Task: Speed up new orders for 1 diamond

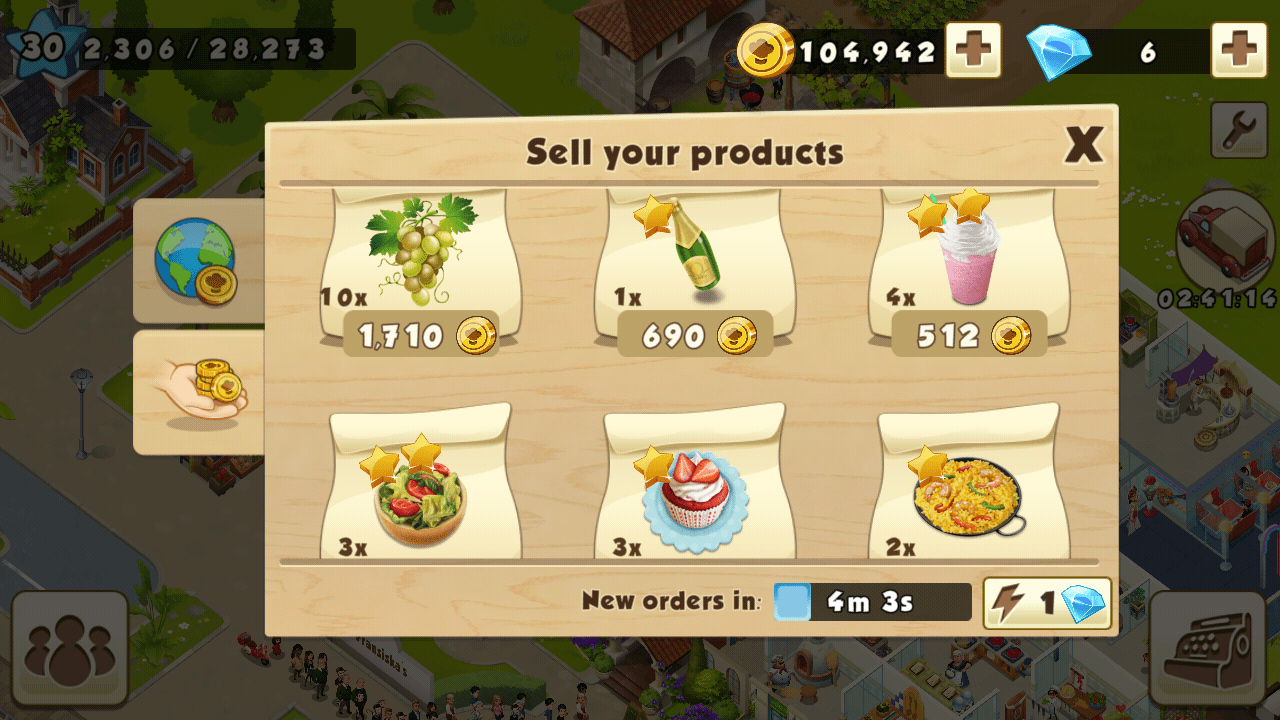Action: [x=1047, y=603]
